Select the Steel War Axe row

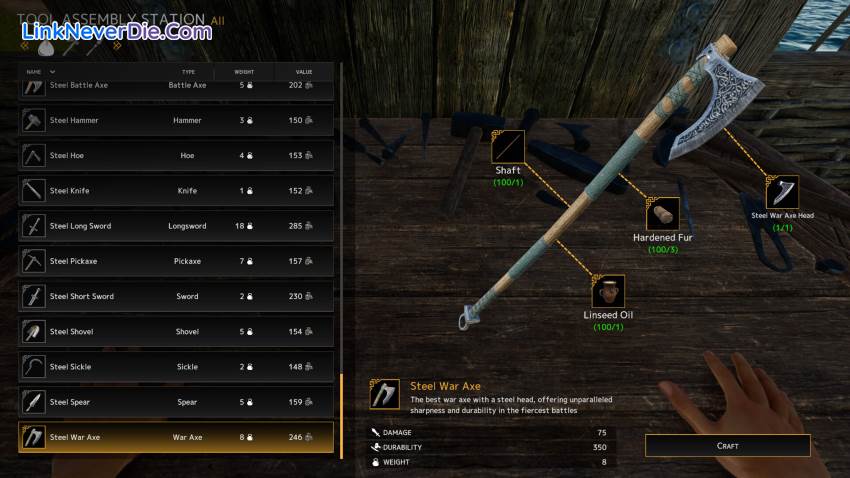point(177,437)
